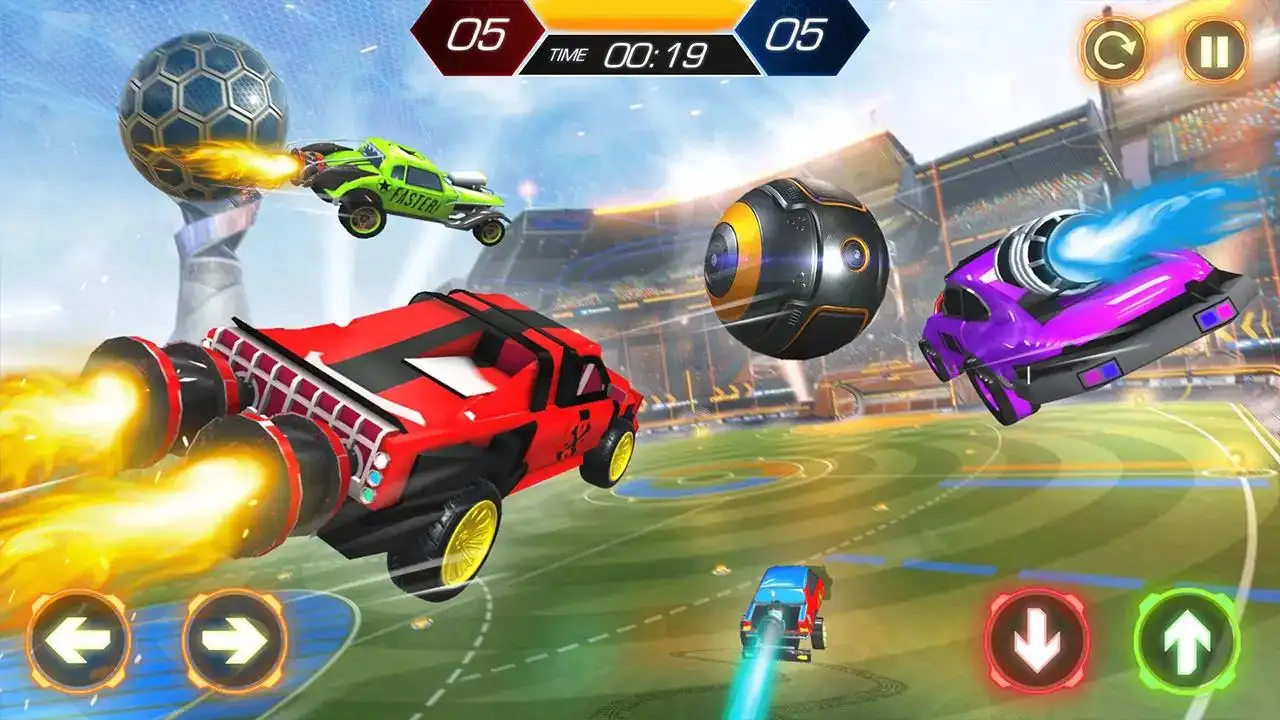Steer left with the left arrow button
This screenshot has height=720, width=1280.
[x=78, y=641]
